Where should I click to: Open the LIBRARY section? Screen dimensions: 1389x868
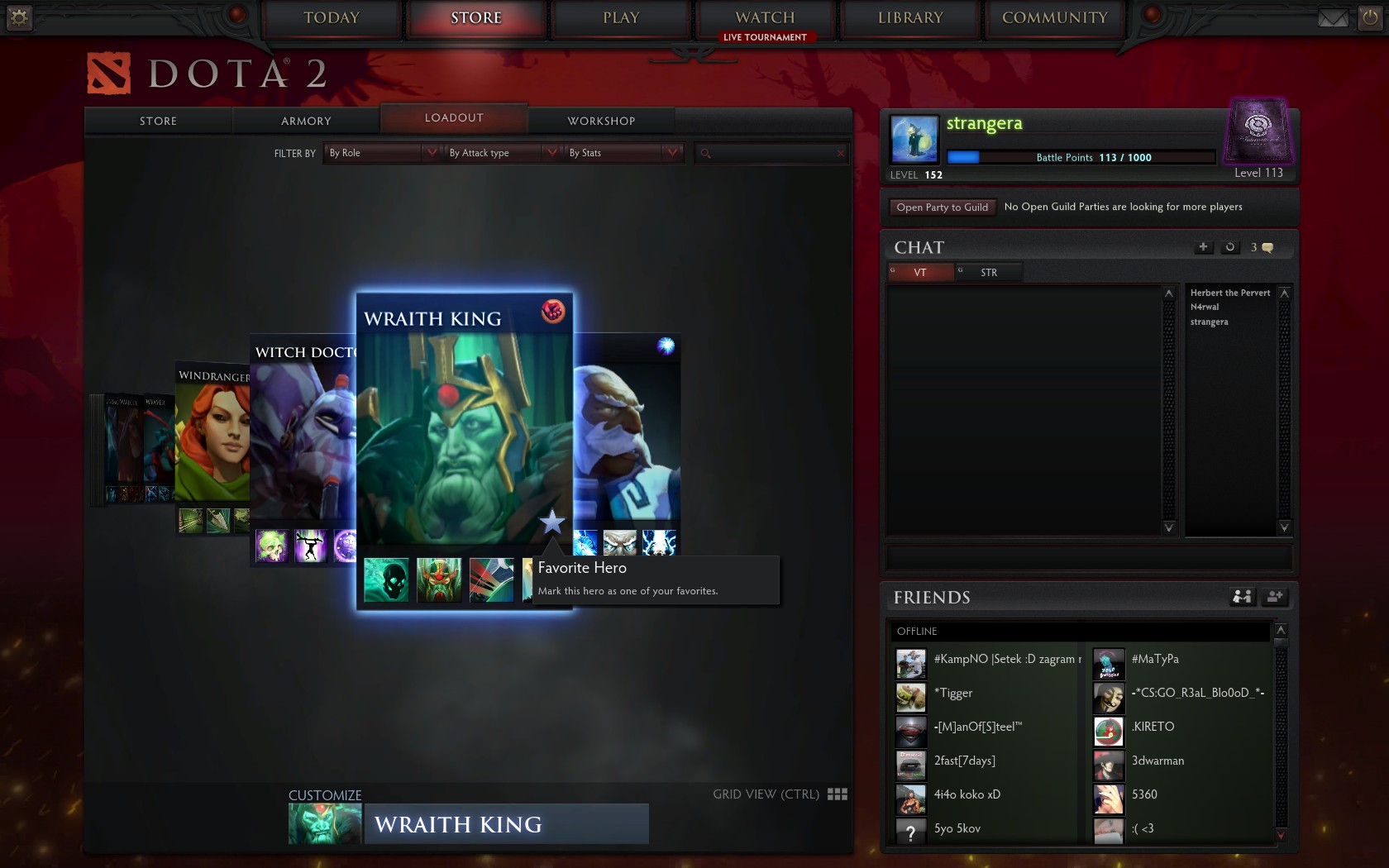coord(910,18)
